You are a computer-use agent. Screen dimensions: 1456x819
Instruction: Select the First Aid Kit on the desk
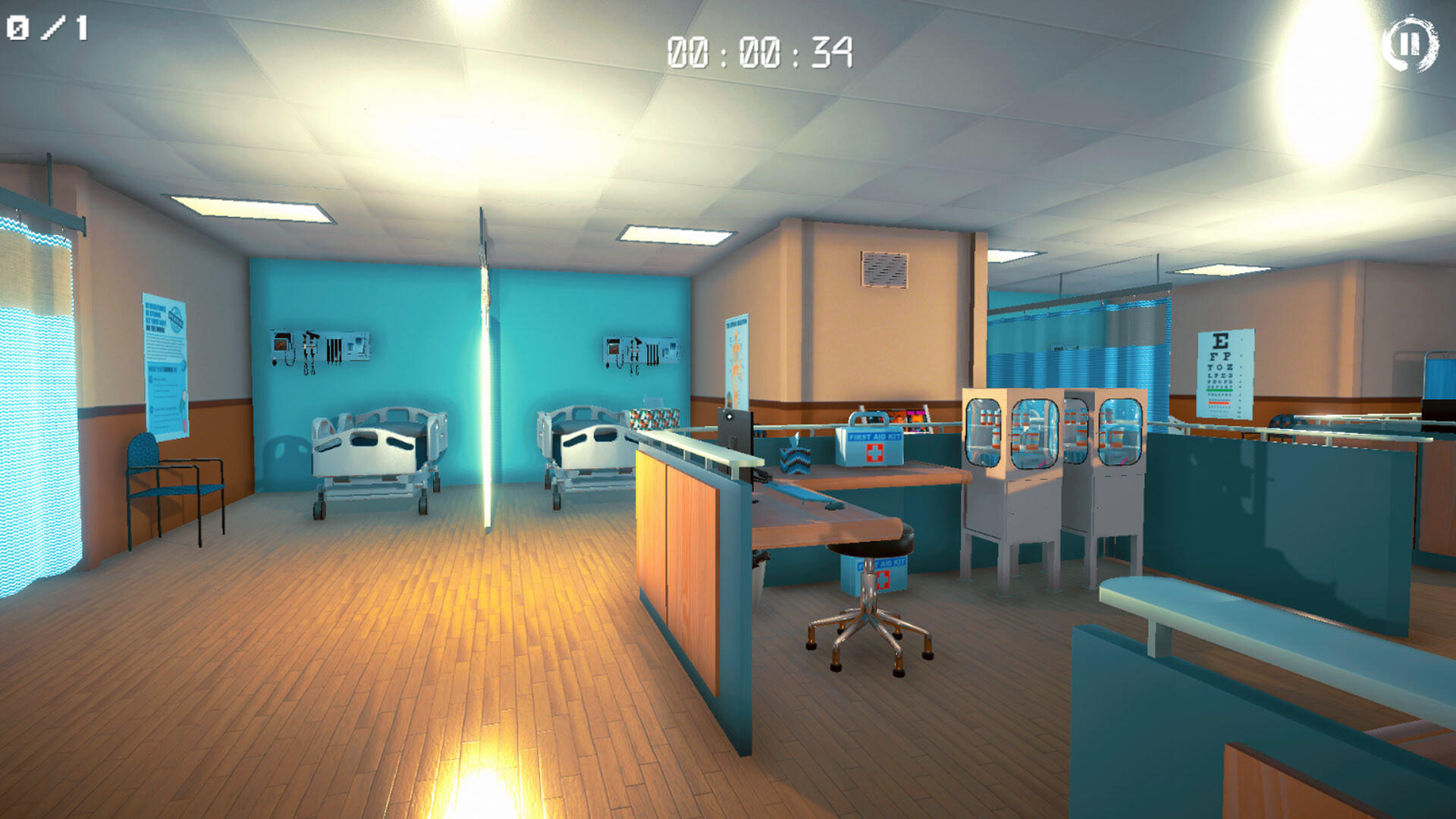coord(869,447)
